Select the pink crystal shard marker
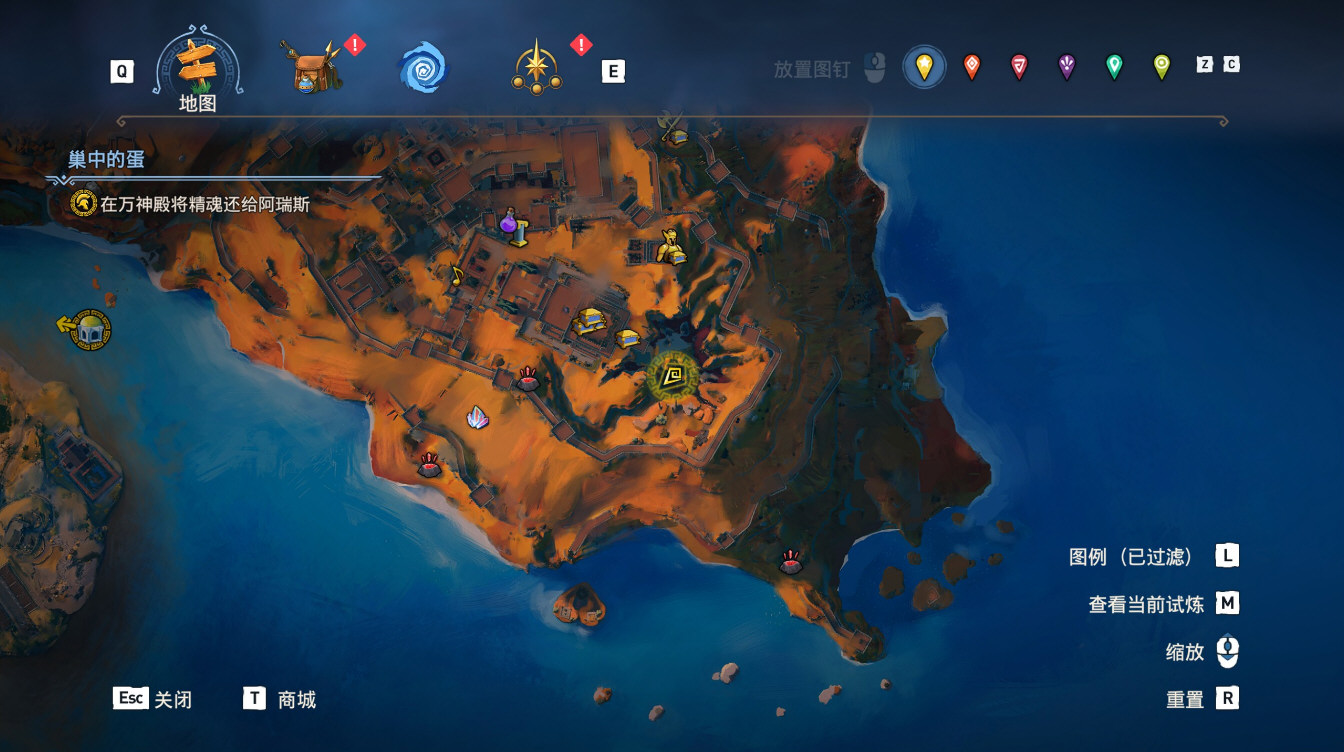The image size is (1344, 752). [478, 418]
